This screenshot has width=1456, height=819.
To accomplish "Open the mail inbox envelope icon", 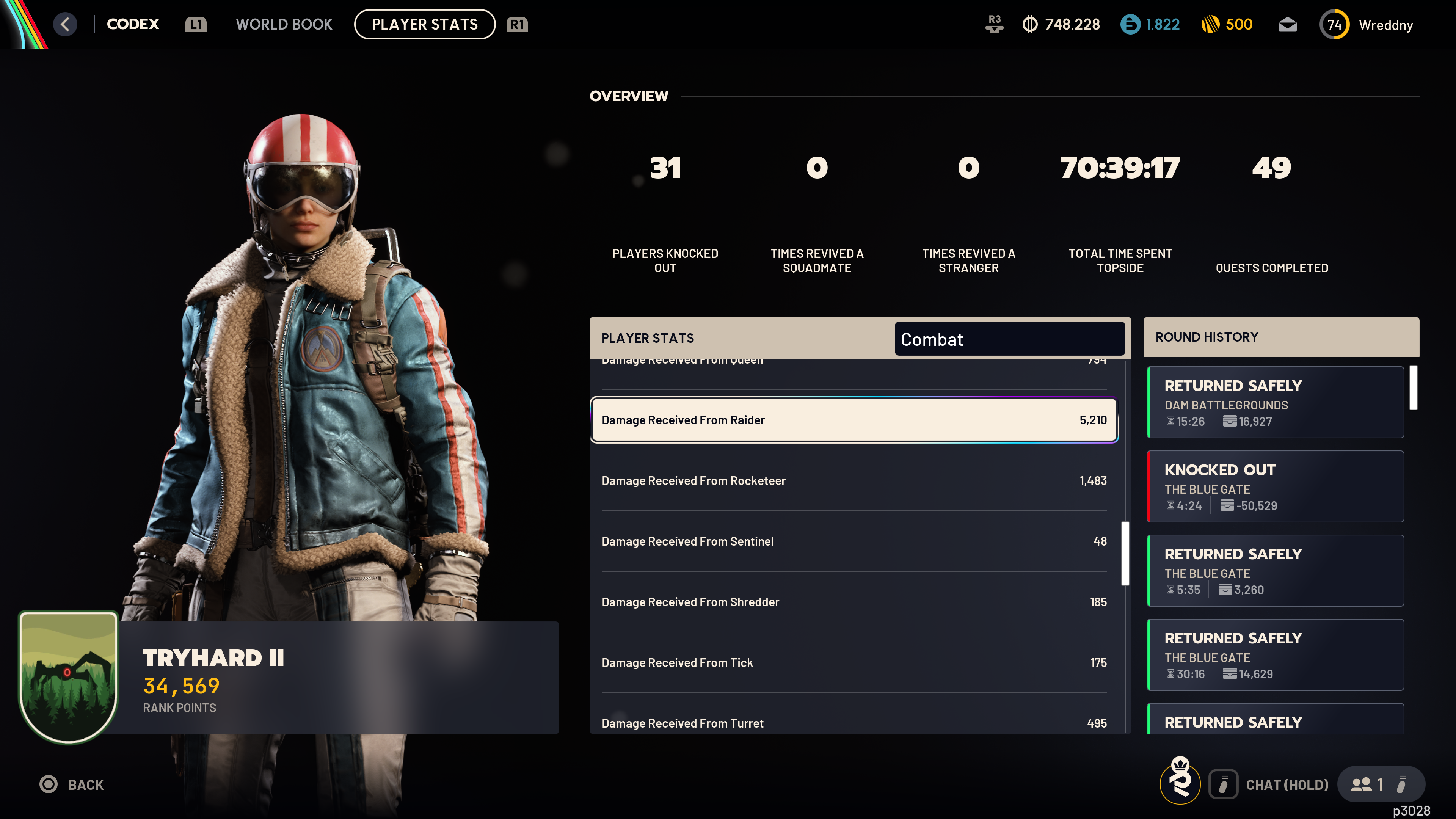I will click(x=1287, y=25).
